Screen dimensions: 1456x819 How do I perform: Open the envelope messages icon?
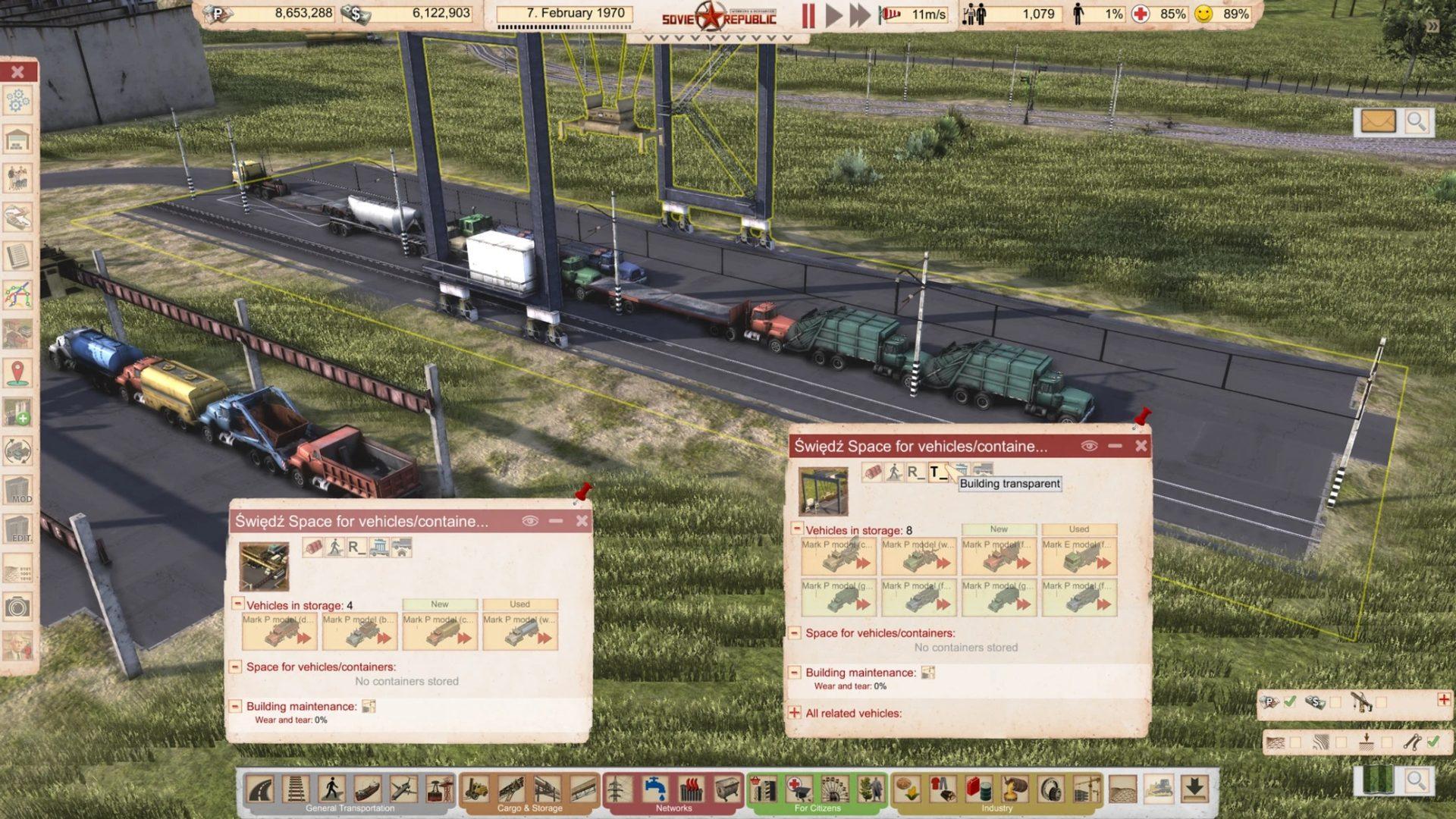[x=1378, y=121]
